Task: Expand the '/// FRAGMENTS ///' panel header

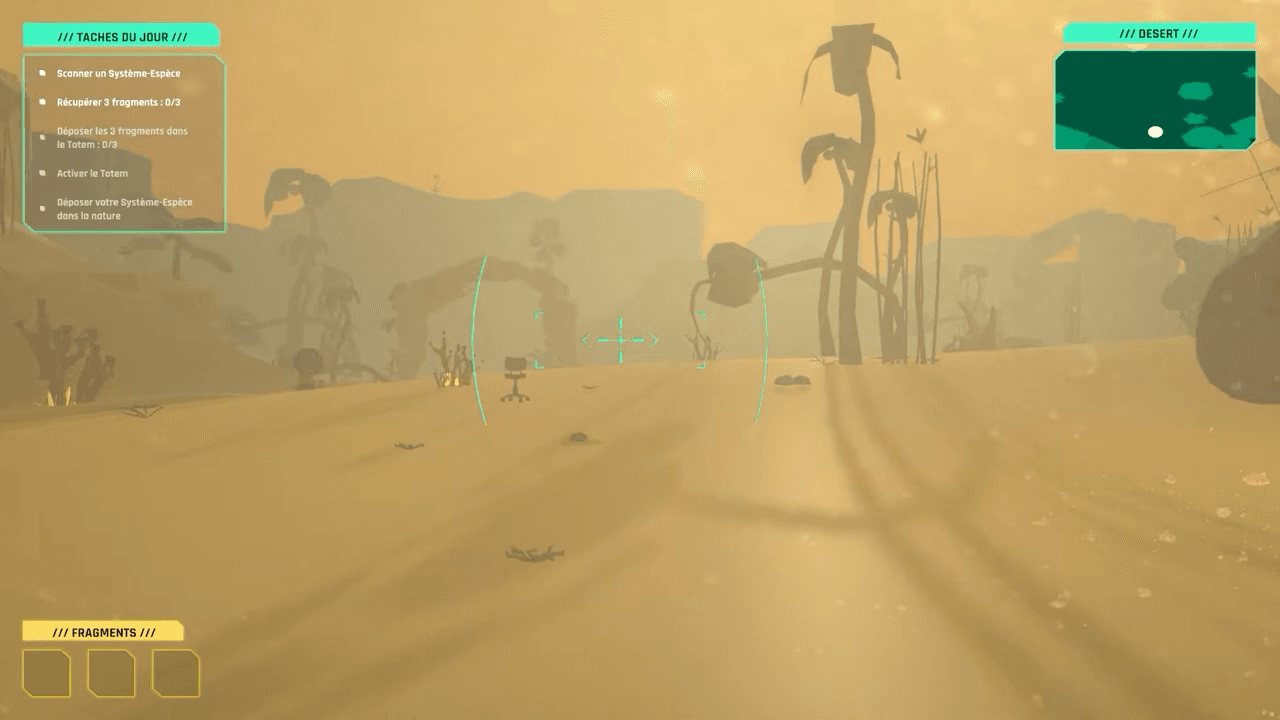Action: tap(106, 631)
